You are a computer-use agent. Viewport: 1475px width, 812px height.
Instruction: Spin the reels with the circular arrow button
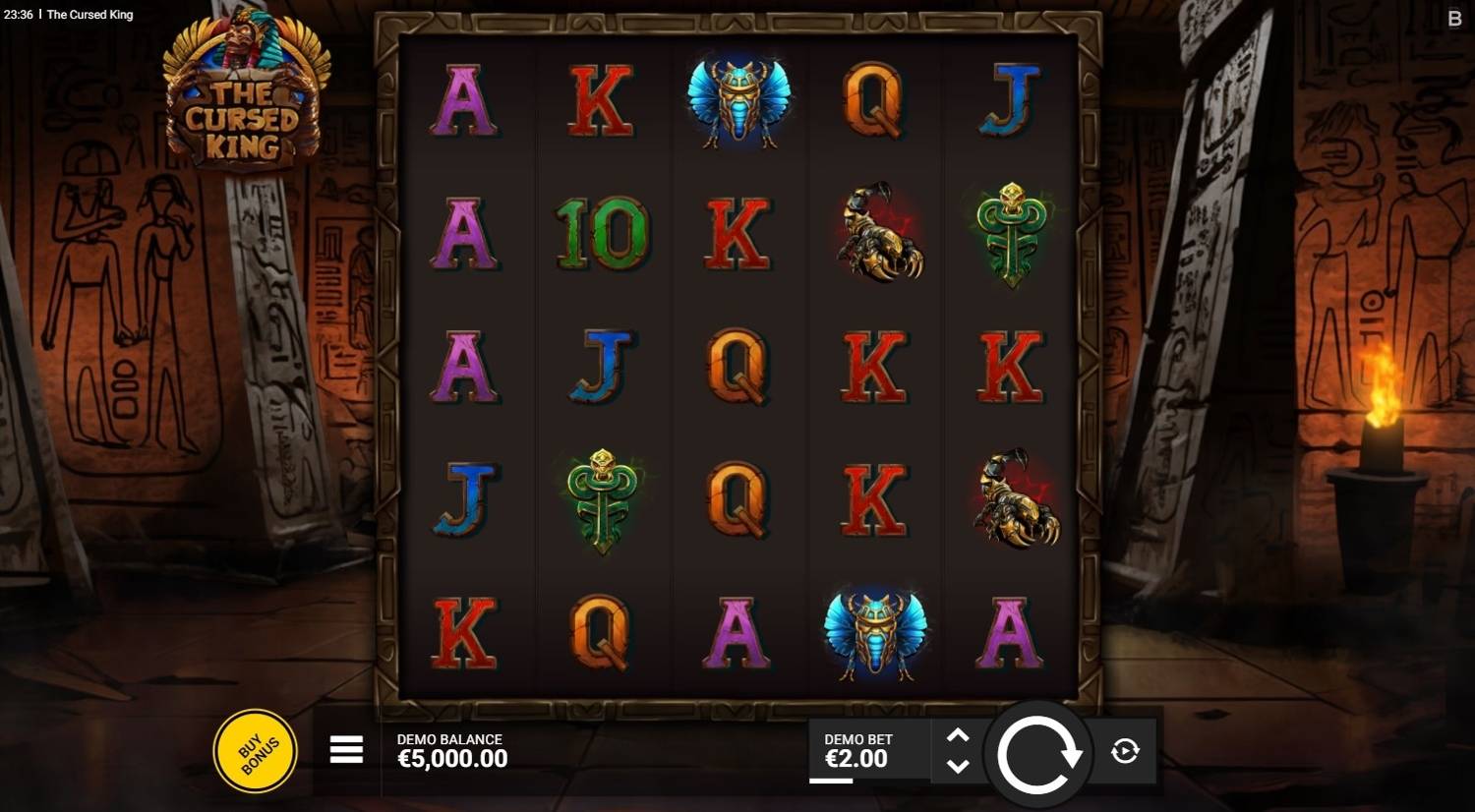click(1038, 753)
